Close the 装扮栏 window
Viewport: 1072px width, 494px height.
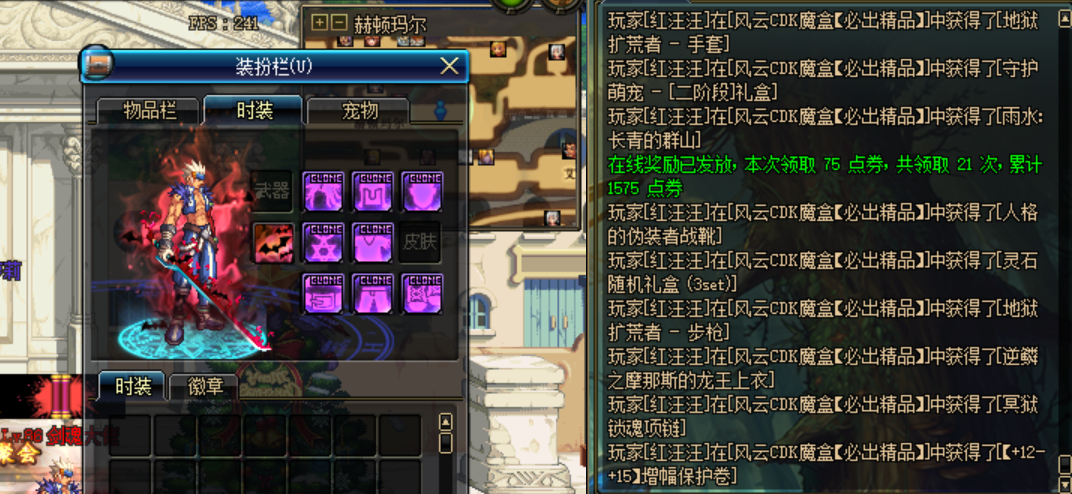[x=450, y=67]
